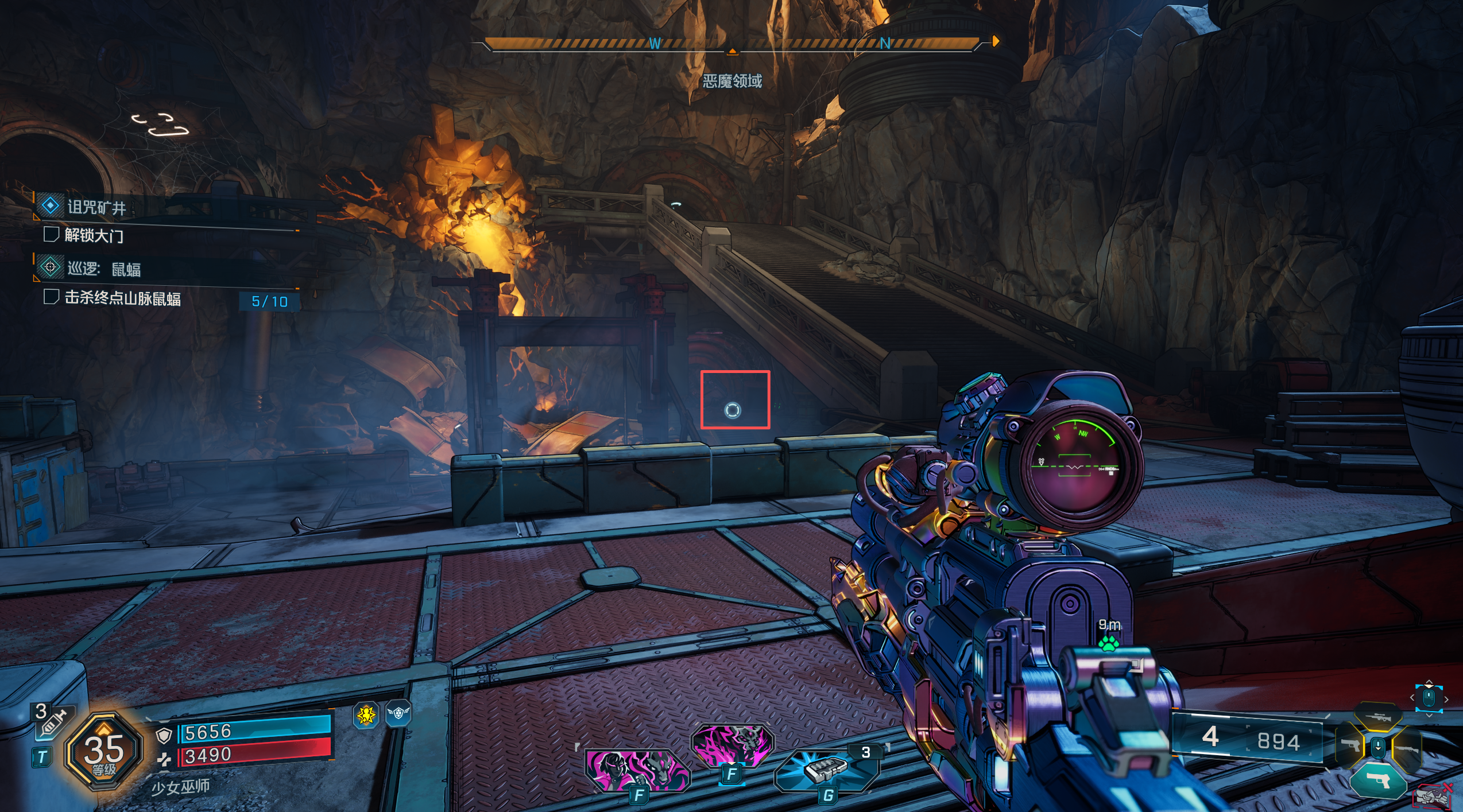Inspect the yellow starburst figure buff icon
The height and width of the screenshot is (812, 1463).
point(366,715)
